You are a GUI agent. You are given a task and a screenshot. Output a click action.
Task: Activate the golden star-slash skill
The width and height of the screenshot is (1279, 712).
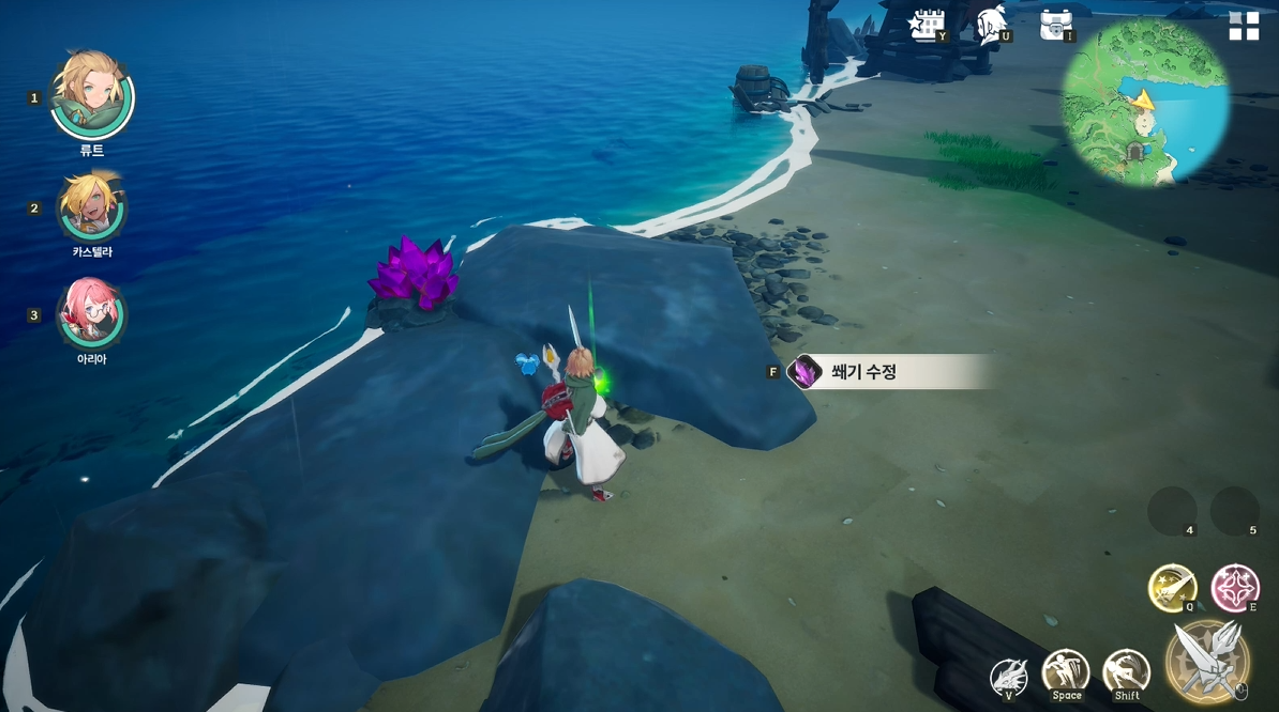coord(1172,588)
